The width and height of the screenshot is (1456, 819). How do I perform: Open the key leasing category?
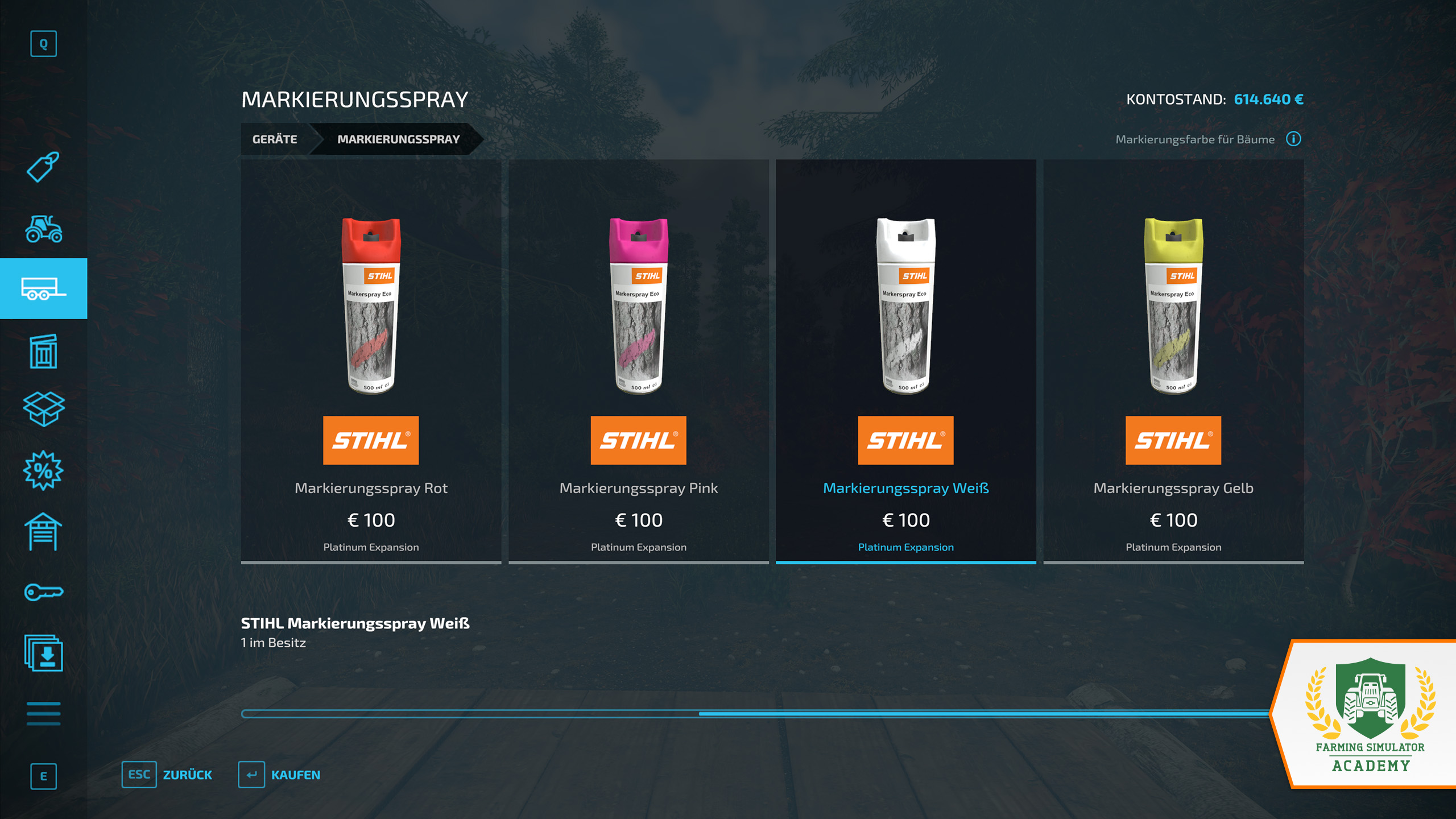point(43,592)
